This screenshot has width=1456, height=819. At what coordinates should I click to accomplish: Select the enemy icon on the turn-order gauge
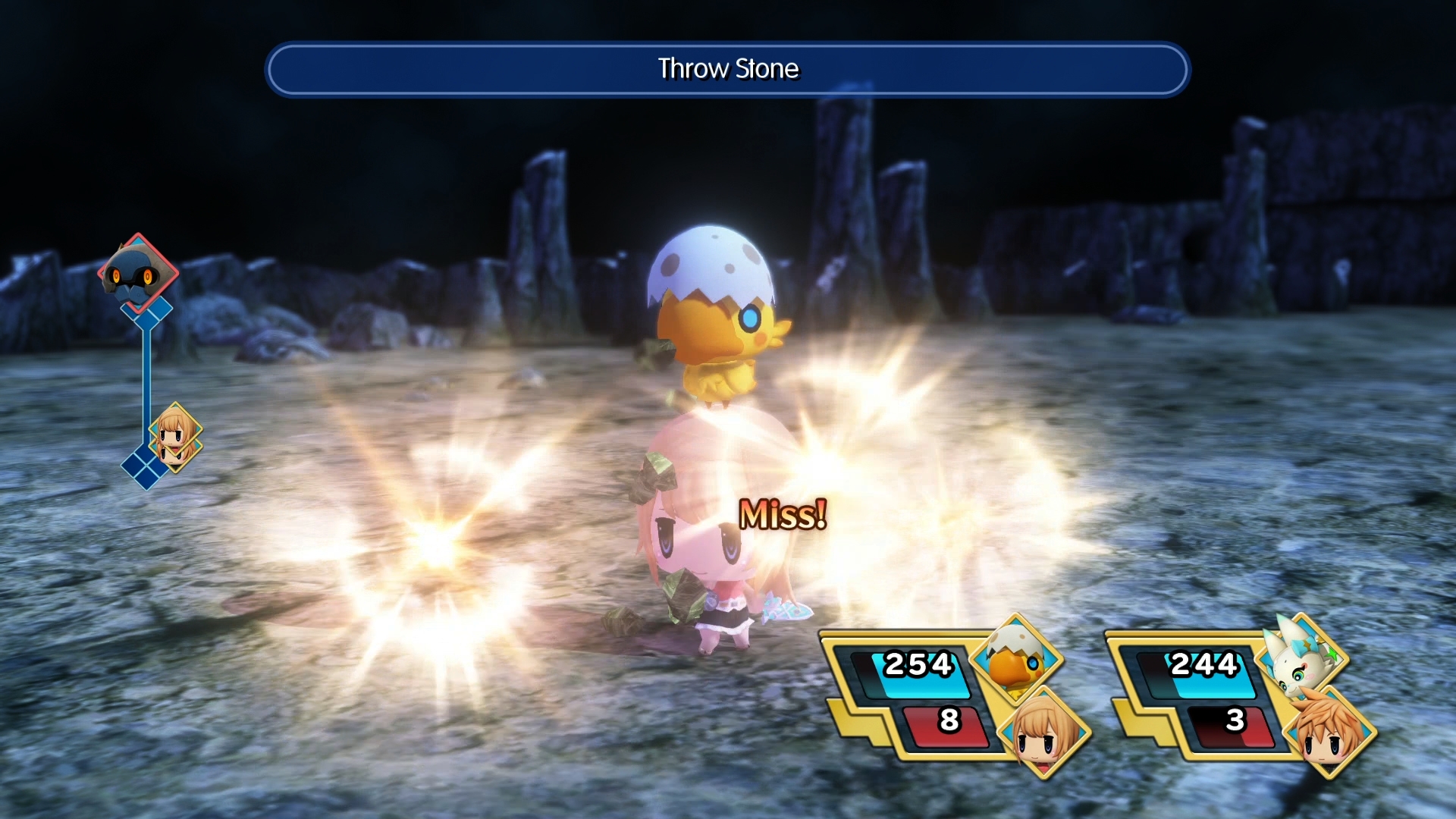click(x=137, y=274)
